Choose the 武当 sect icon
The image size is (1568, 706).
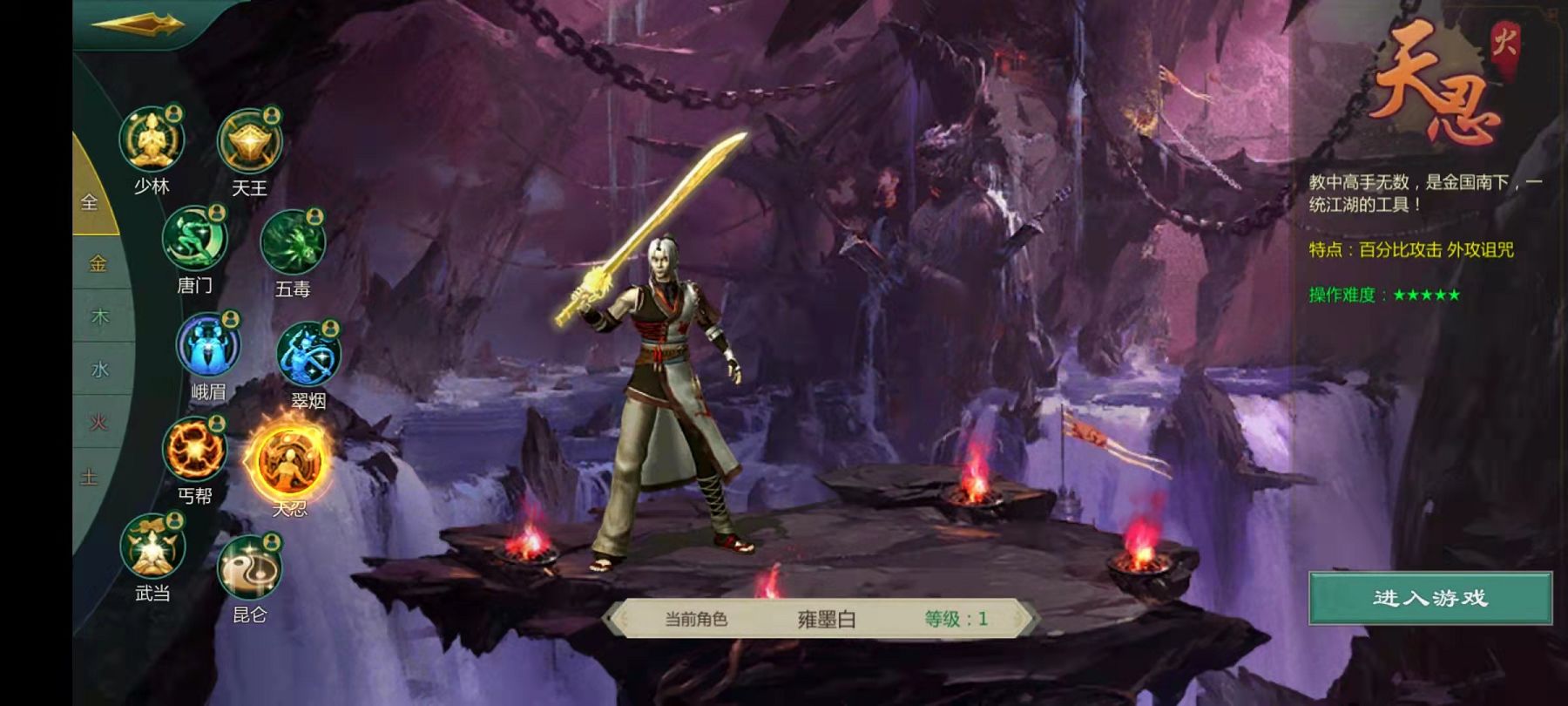[152, 546]
